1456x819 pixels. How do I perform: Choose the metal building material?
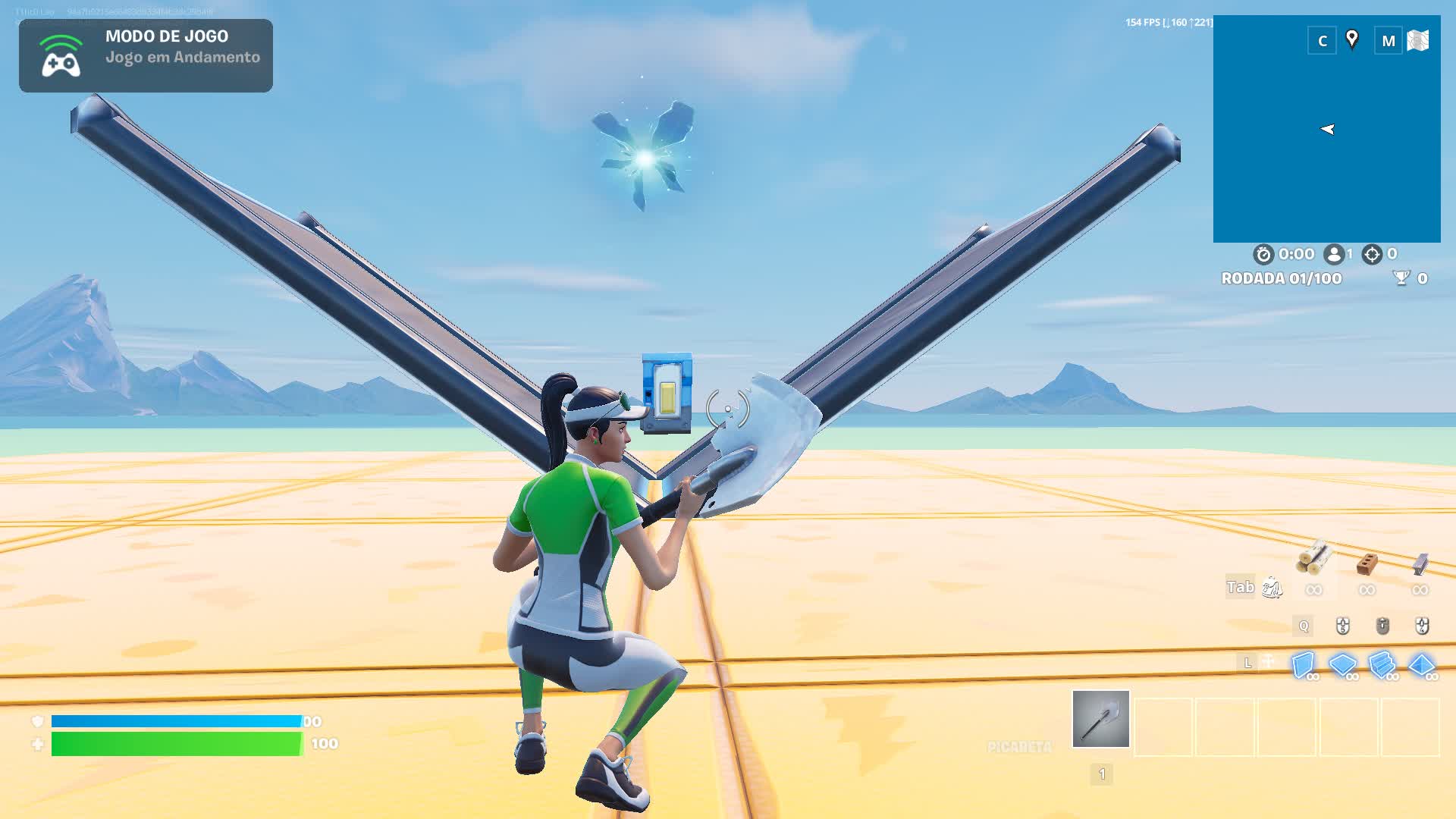pos(1420,563)
